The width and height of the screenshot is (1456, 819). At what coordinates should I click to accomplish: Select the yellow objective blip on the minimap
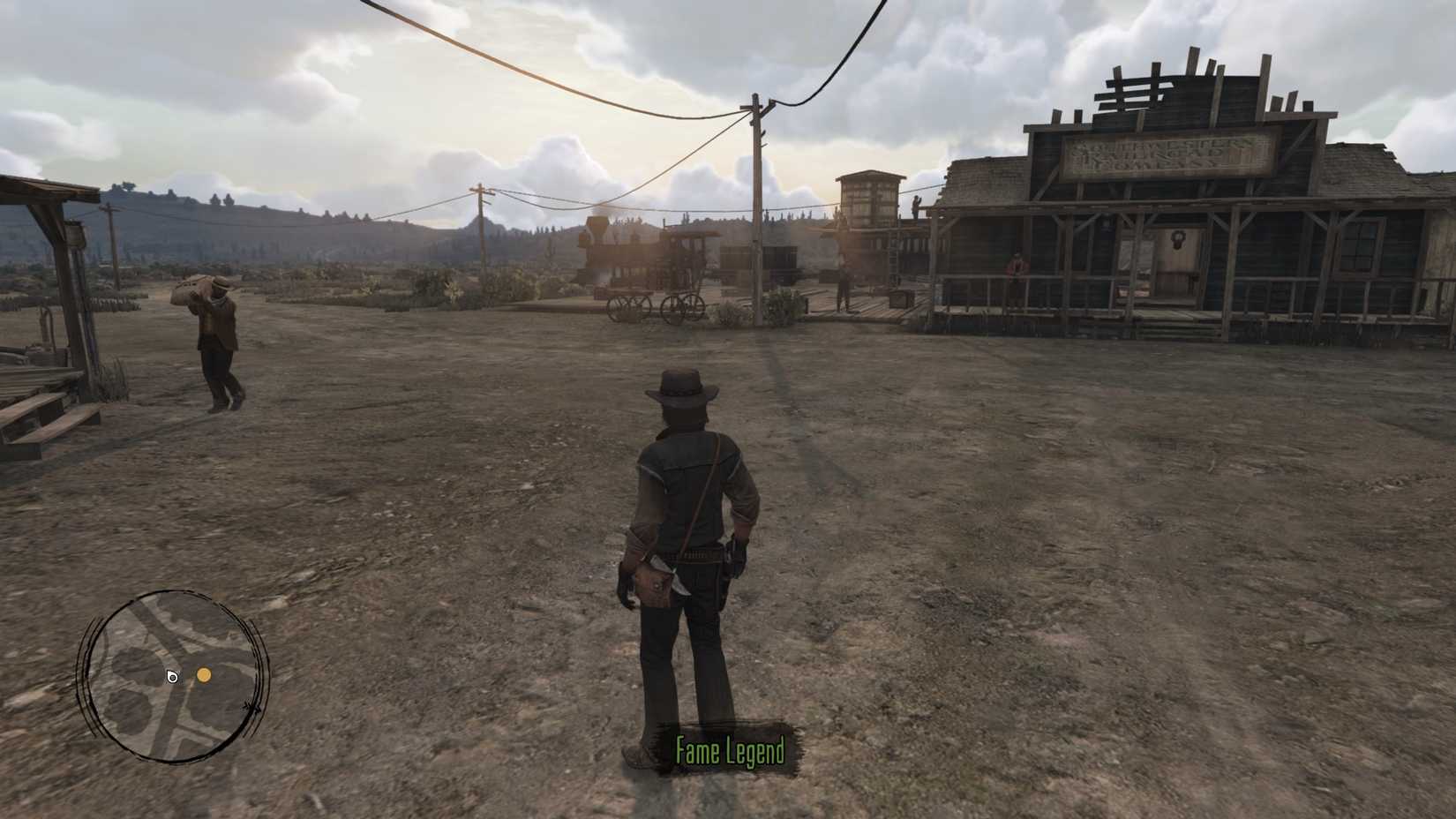point(204,675)
